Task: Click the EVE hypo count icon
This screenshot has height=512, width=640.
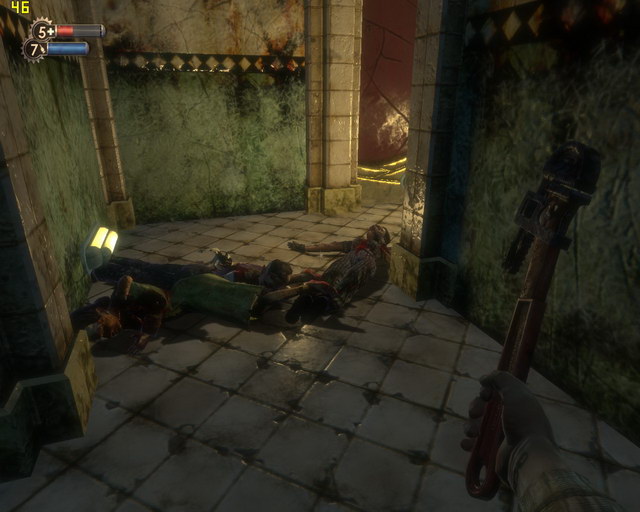Action: (35, 48)
